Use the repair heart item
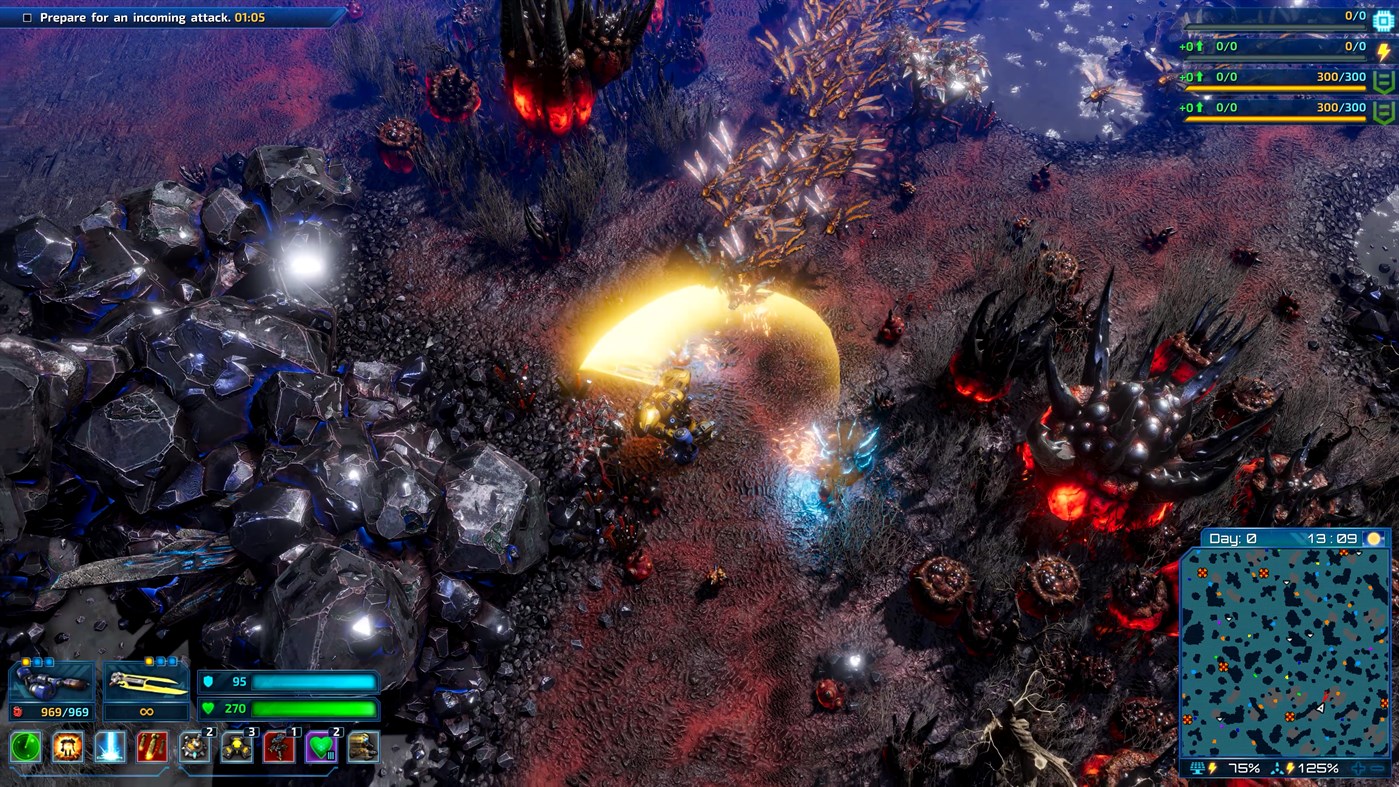 click(x=320, y=748)
